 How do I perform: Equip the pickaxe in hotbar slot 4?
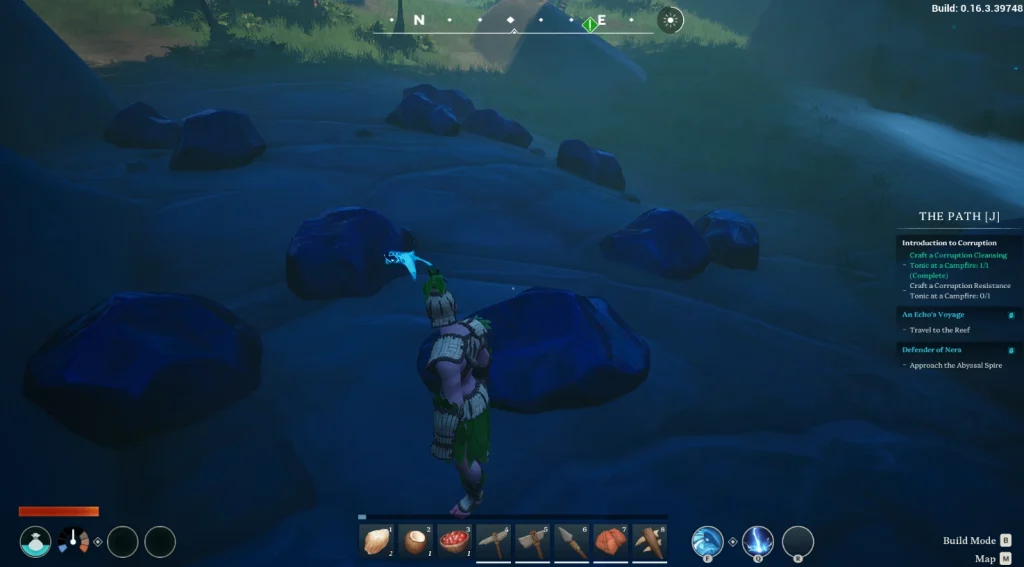[494, 542]
